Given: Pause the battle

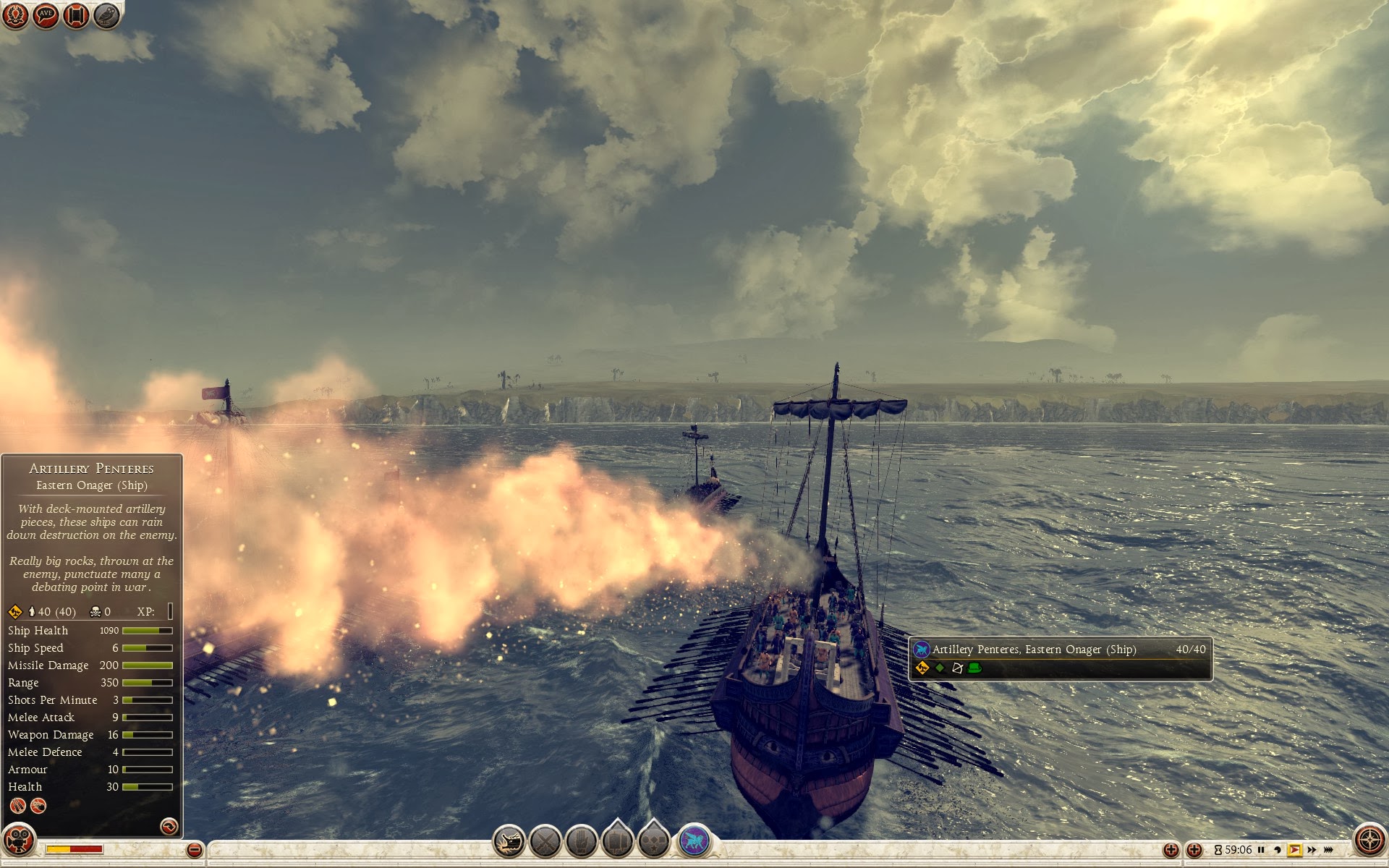Looking at the screenshot, I should 1261,850.
